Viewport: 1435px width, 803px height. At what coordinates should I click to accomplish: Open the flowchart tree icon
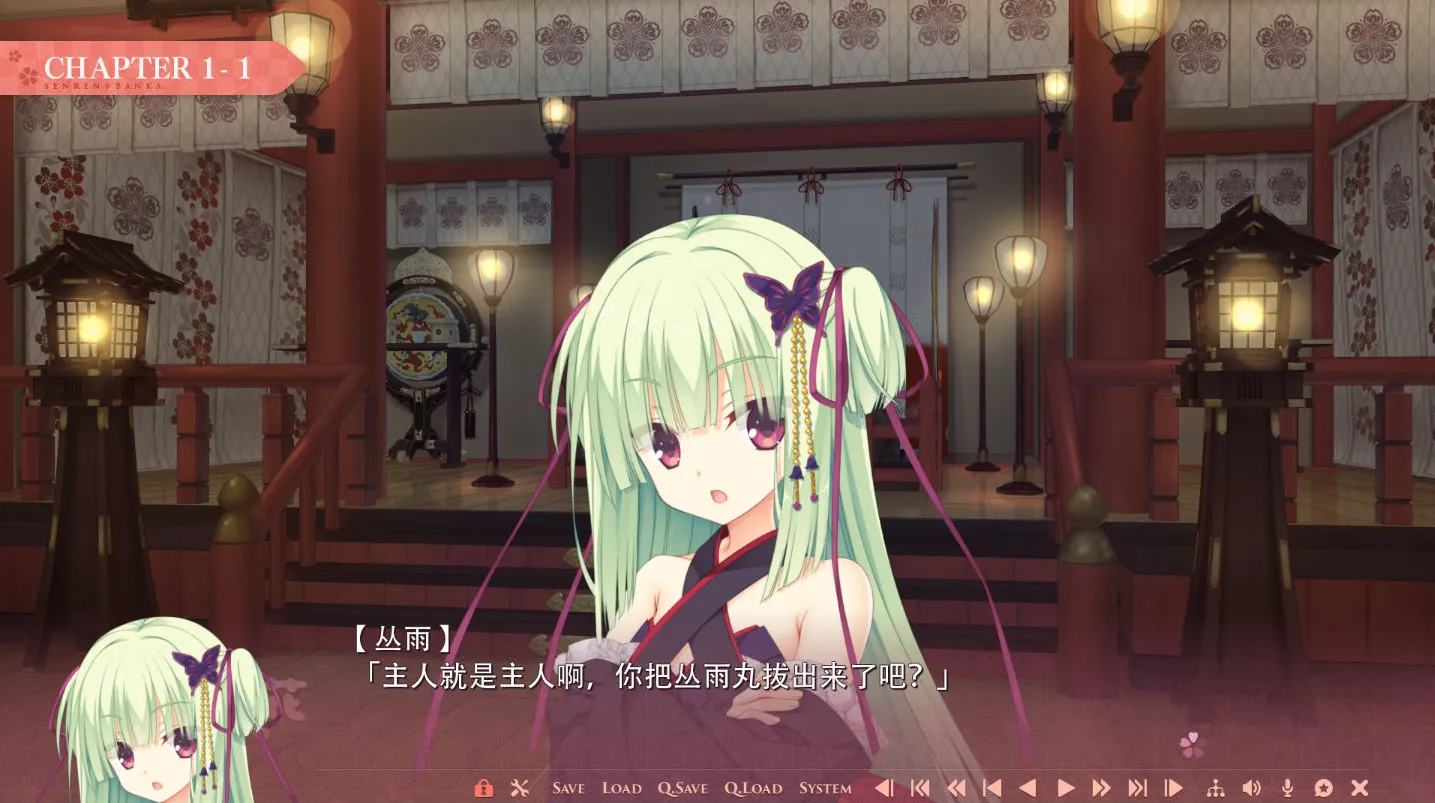tap(1216, 788)
